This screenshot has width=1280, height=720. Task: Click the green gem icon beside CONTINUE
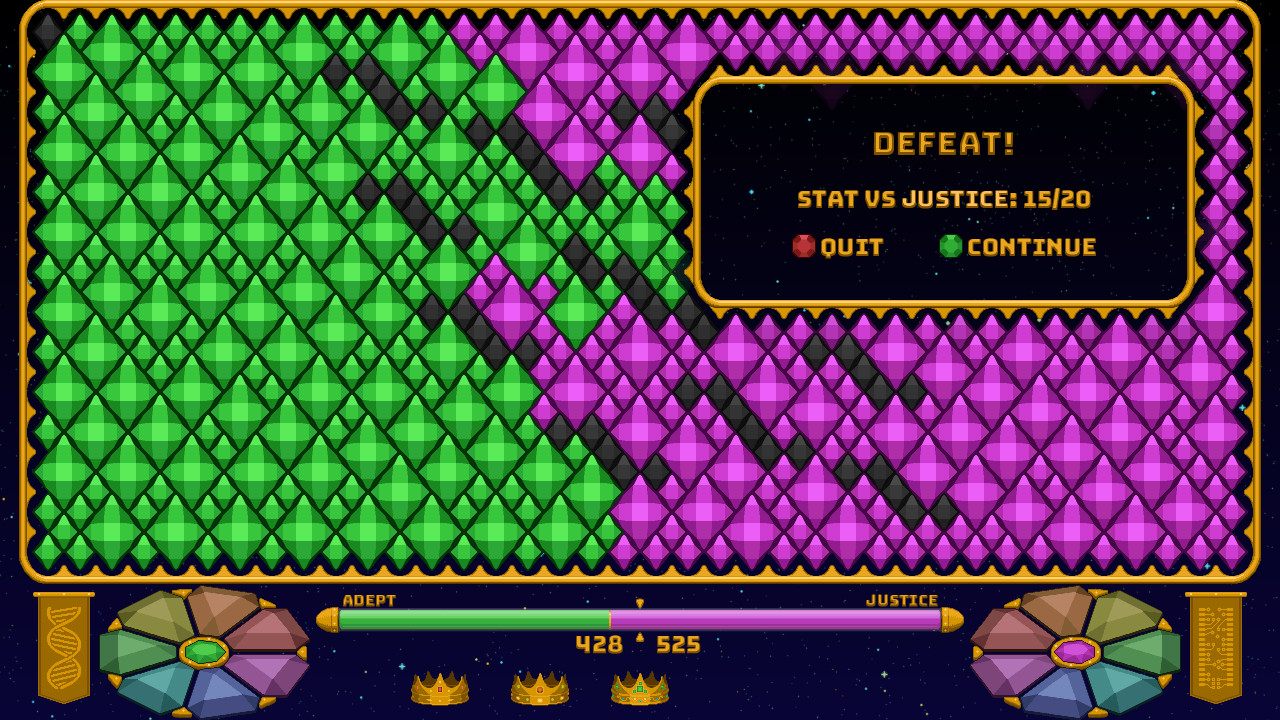coord(951,246)
